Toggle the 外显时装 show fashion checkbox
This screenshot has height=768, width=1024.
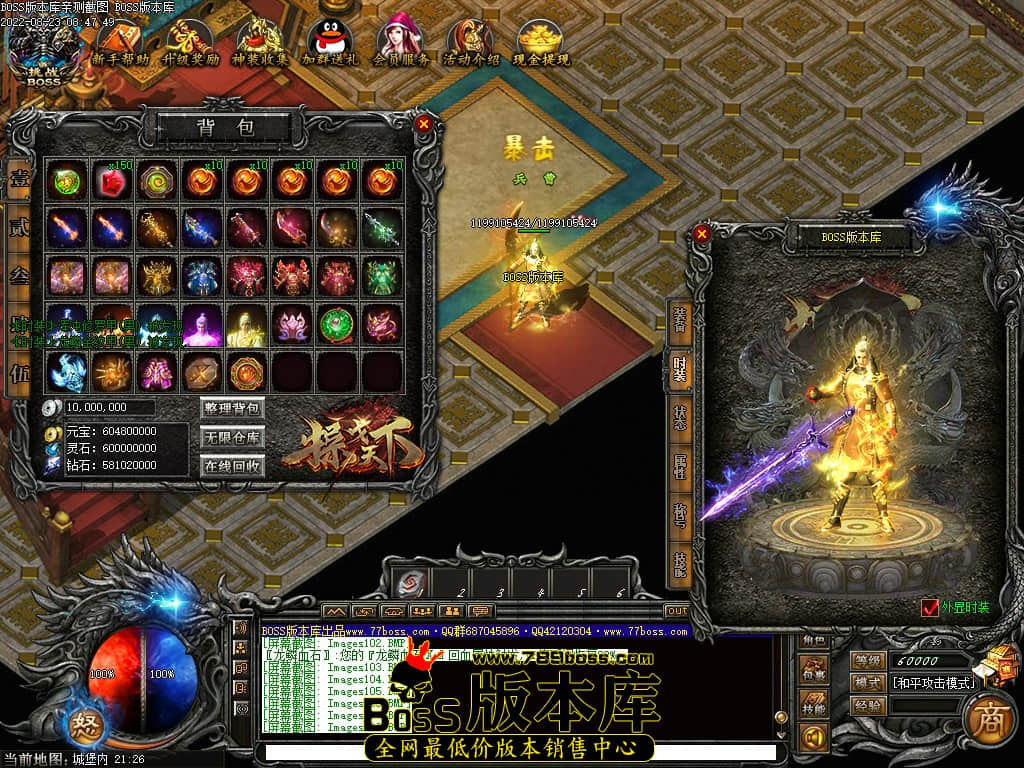(x=930, y=607)
